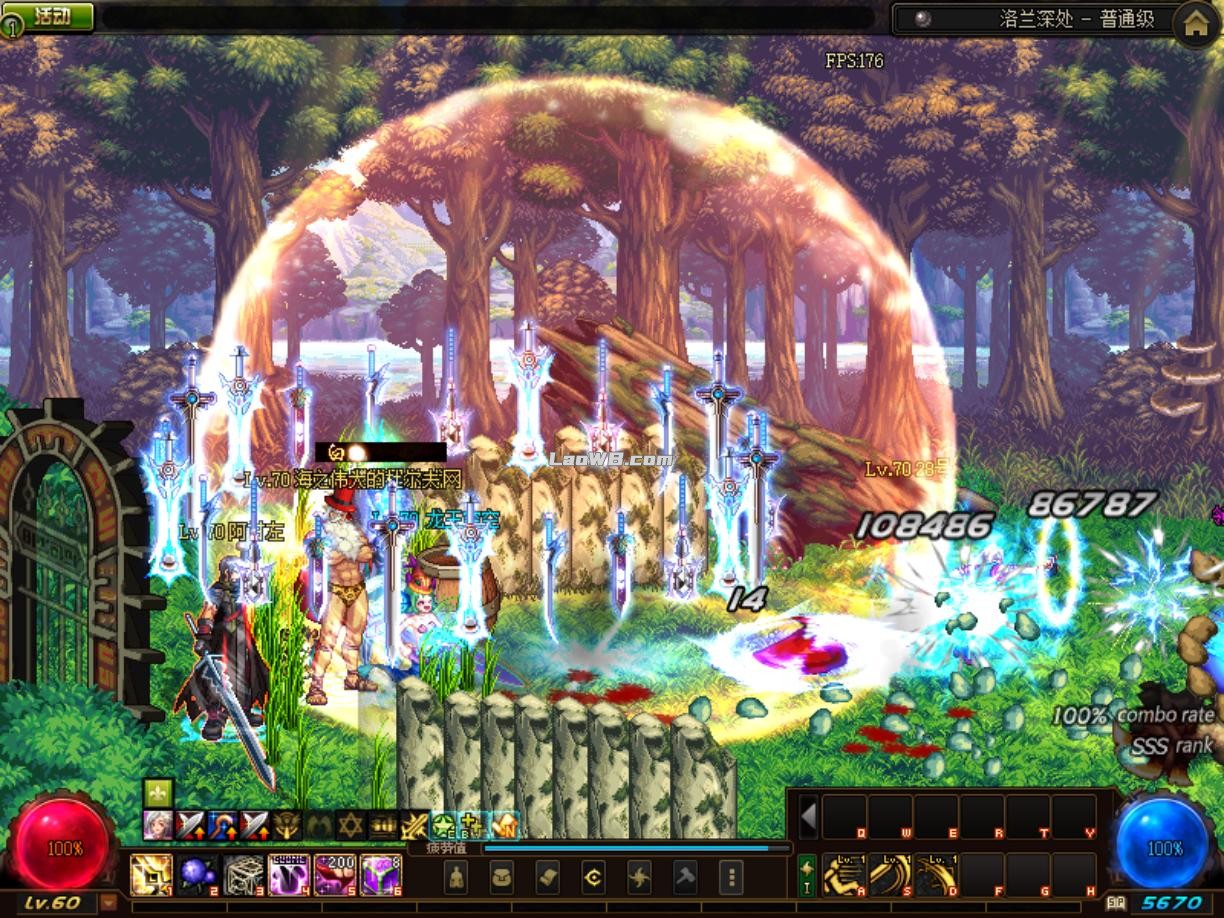1224x918 pixels.
Task: Expand the dropdown arrow beside Lv.60
Action: 108,902
